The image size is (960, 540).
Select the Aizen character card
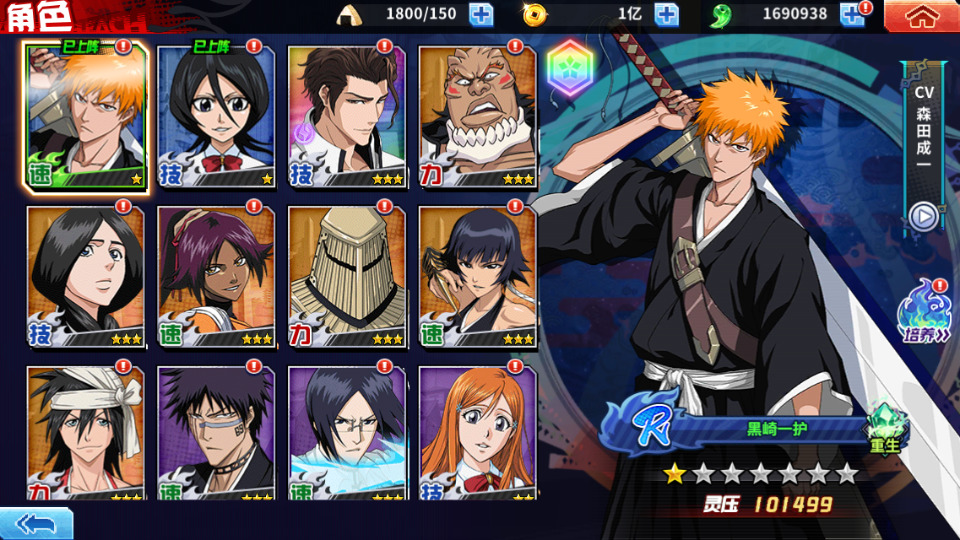(347, 115)
